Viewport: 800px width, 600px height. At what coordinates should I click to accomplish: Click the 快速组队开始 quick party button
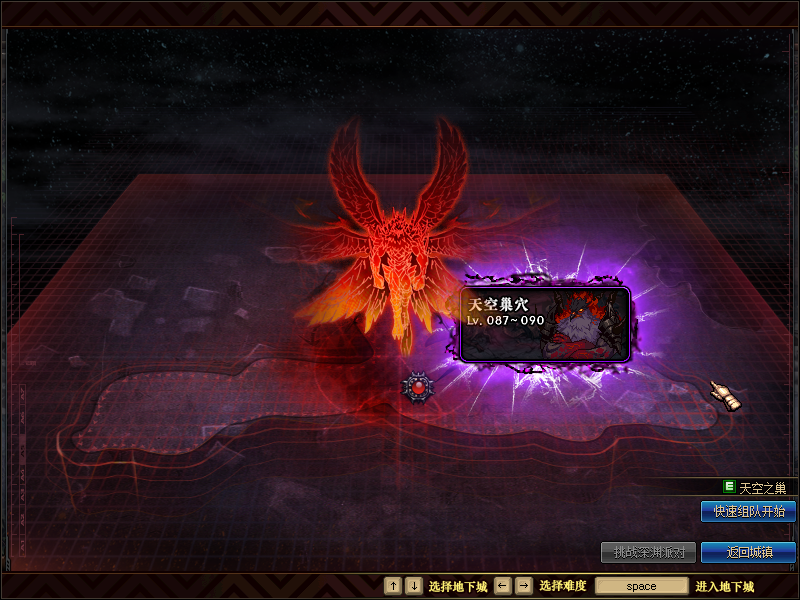(x=748, y=512)
